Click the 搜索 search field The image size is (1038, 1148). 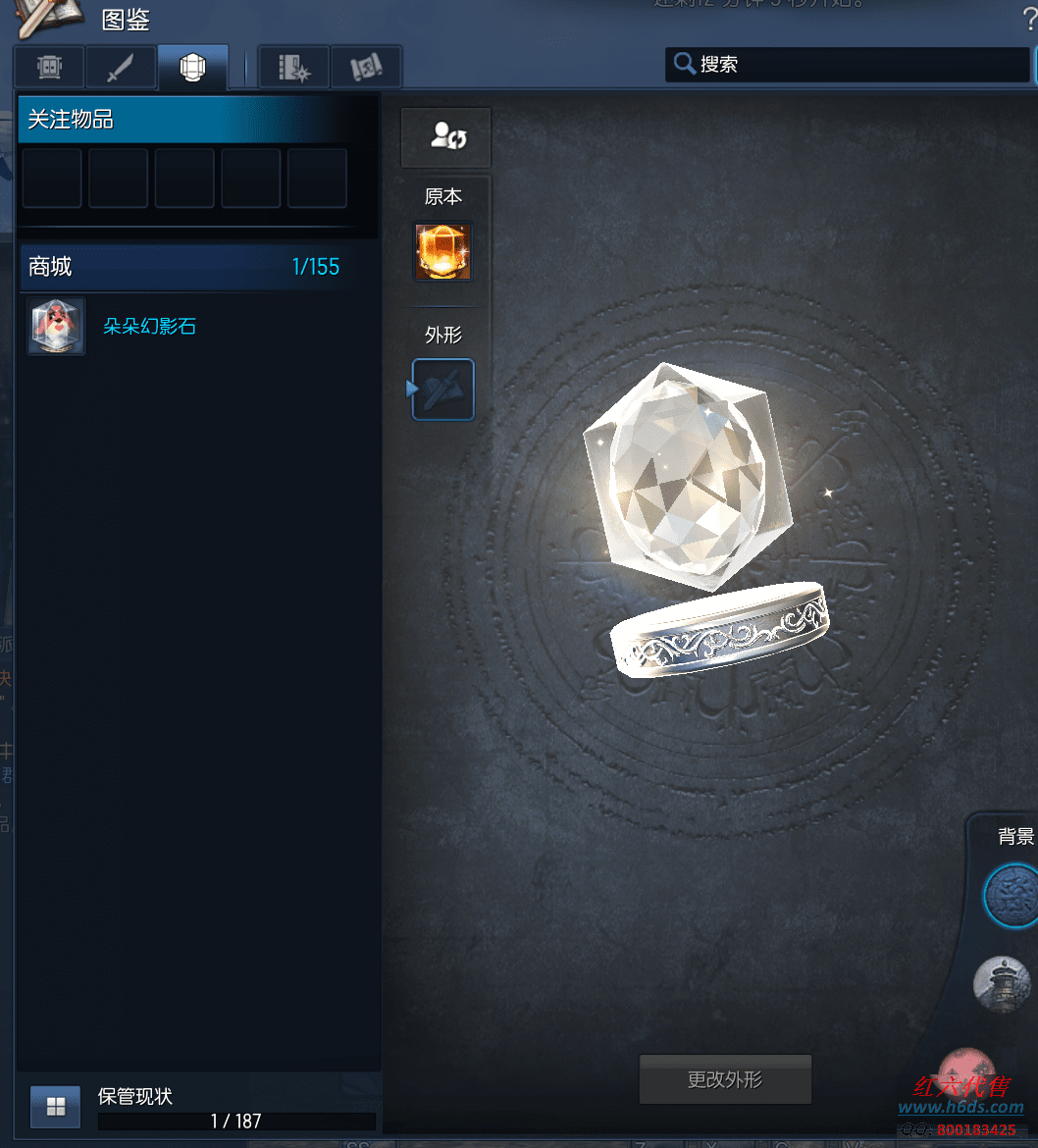(849, 65)
